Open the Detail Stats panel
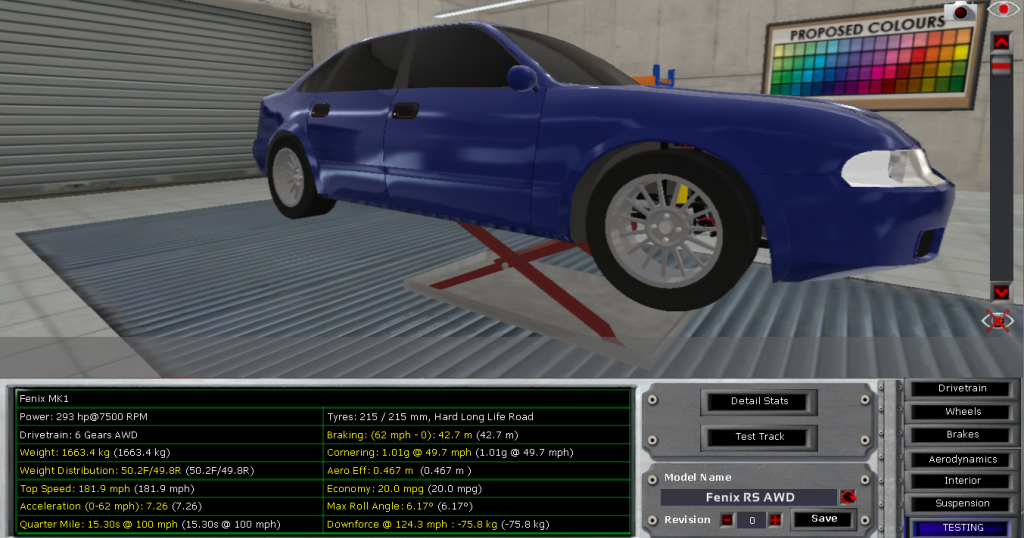 (x=761, y=402)
